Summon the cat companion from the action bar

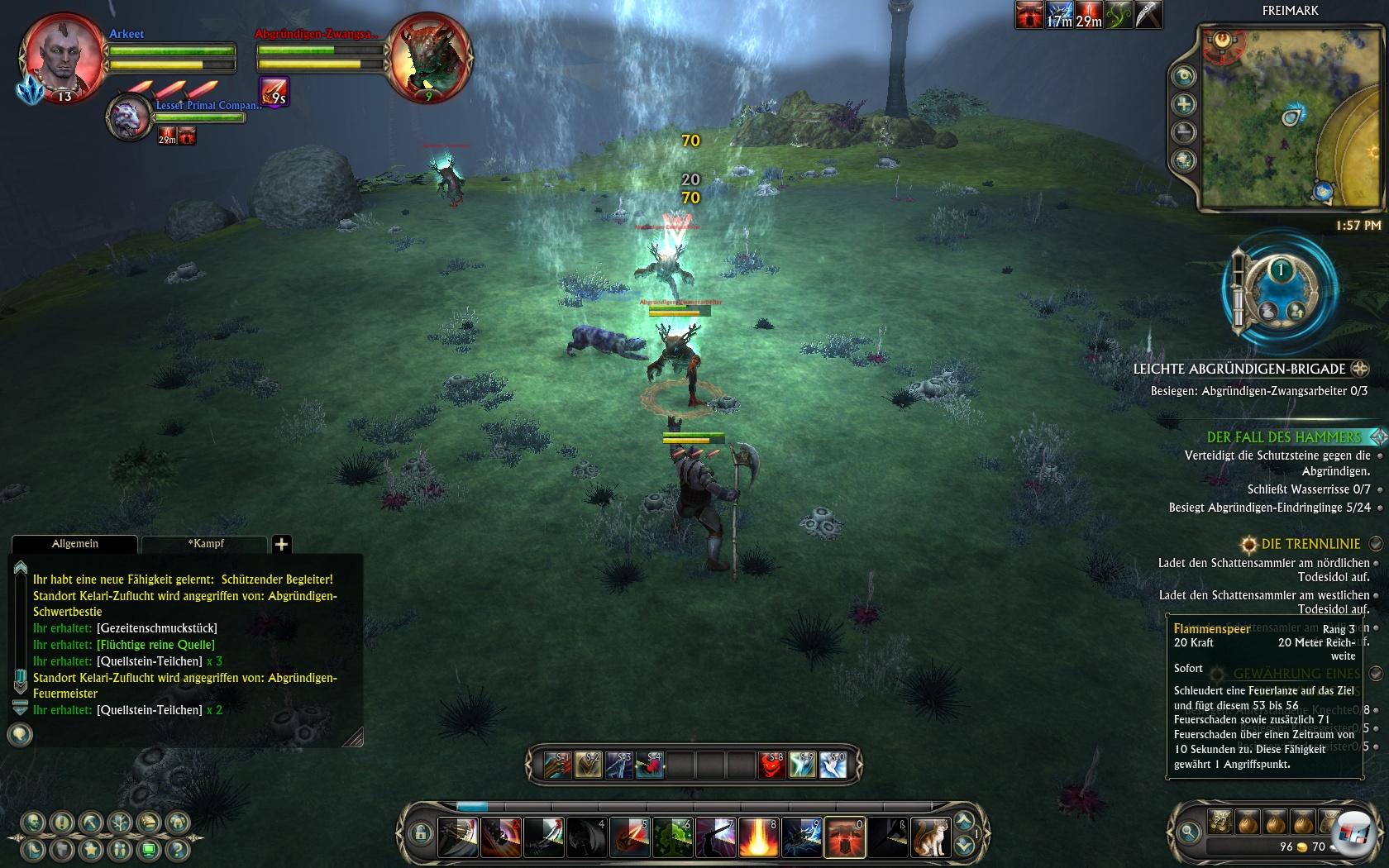click(x=930, y=837)
